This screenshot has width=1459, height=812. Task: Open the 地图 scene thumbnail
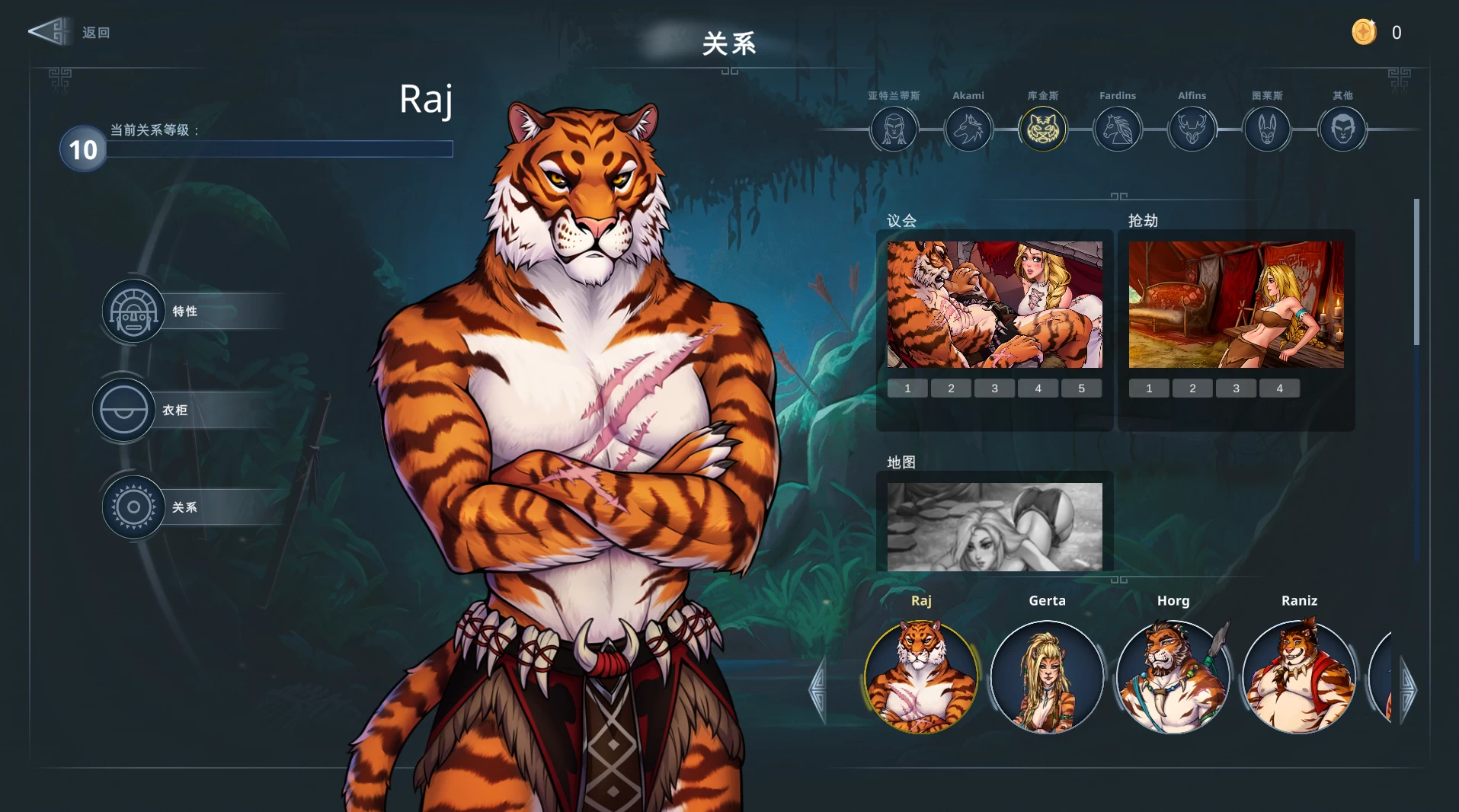tap(994, 526)
